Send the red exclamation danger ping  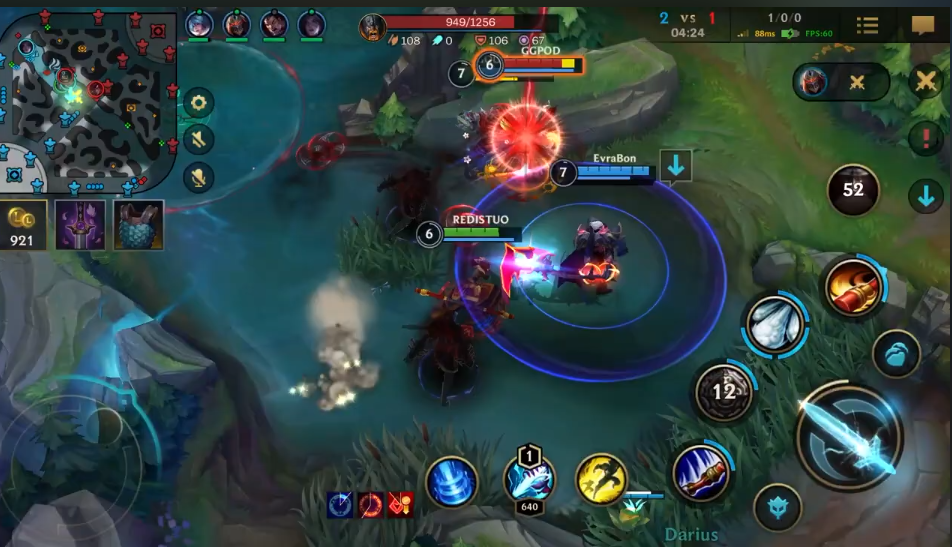click(926, 139)
